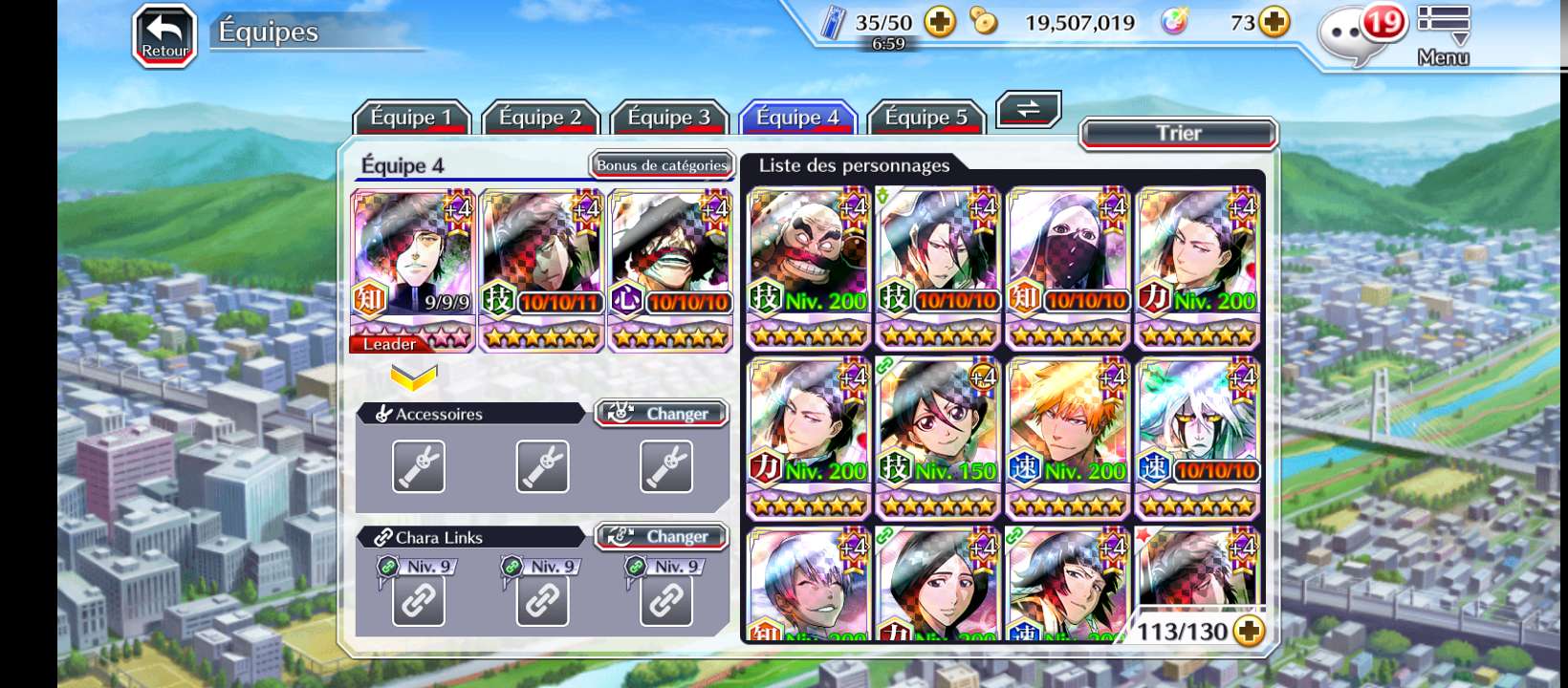Image resolution: width=1568 pixels, height=688 pixels.
Task: Open the Équipe 5 tab
Action: [926, 118]
